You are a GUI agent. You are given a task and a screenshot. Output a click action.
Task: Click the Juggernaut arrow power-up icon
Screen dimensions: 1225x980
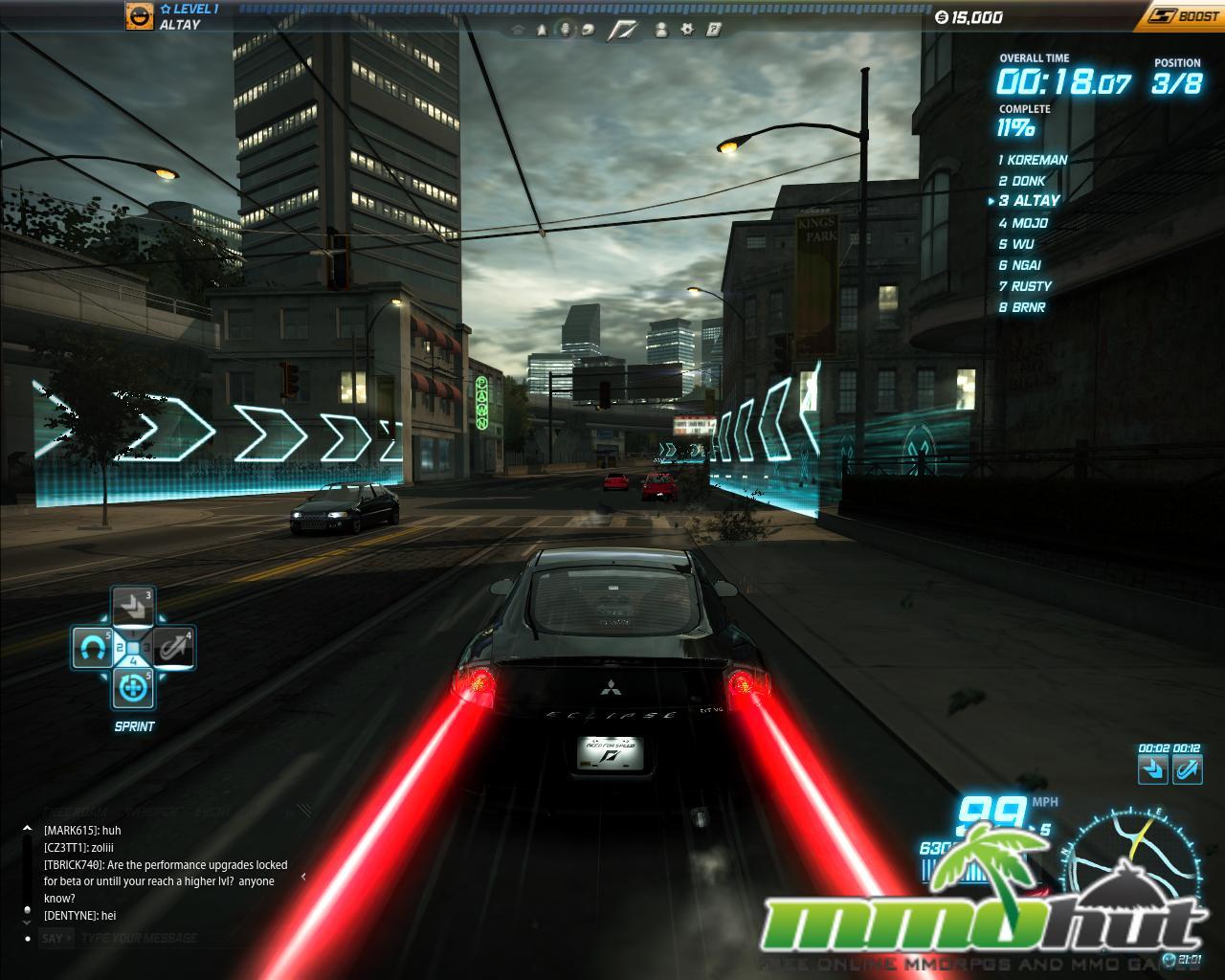coord(133,606)
